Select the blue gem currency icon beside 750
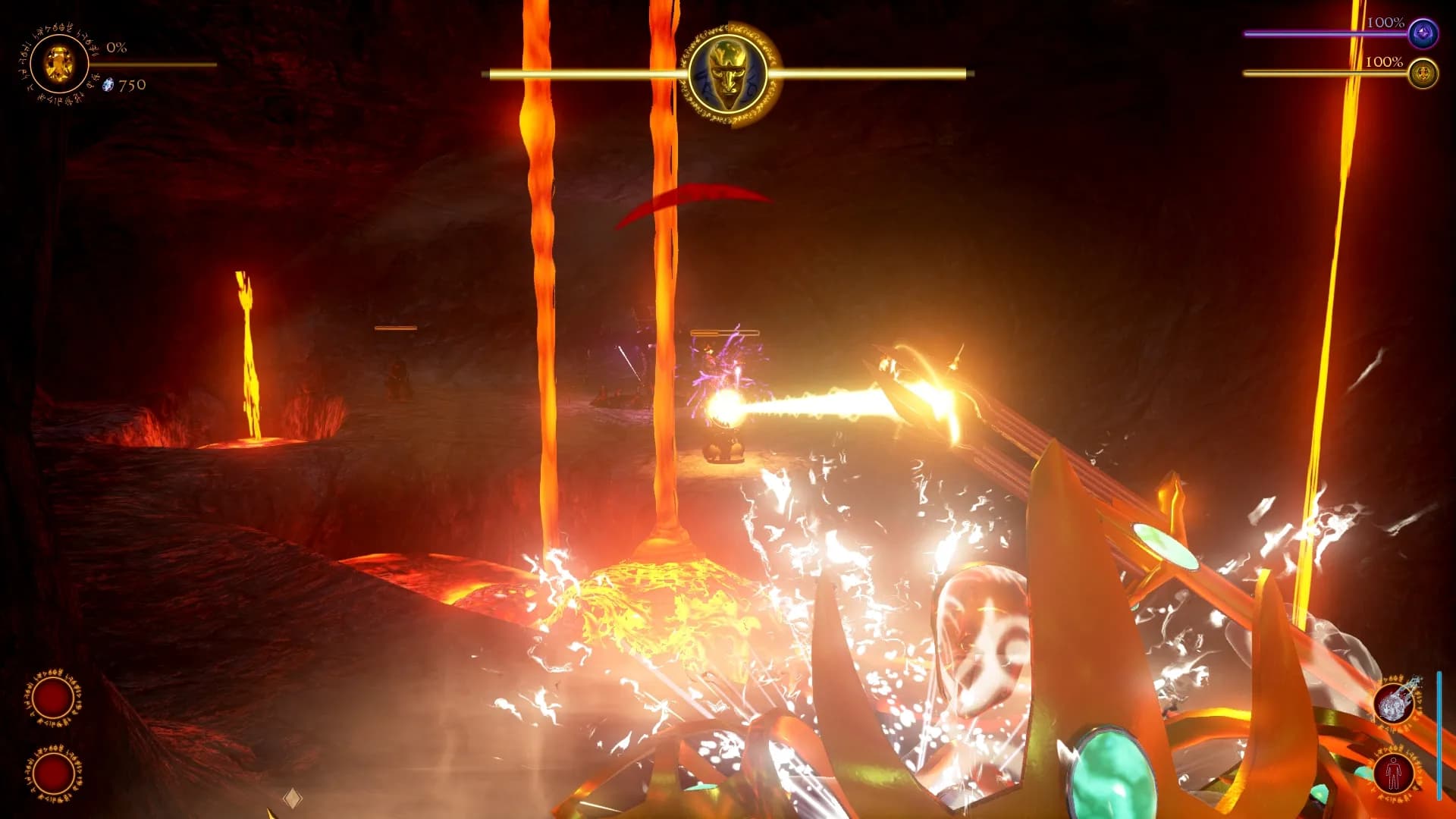The height and width of the screenshot is (819, 1456). tap(108, 86)
